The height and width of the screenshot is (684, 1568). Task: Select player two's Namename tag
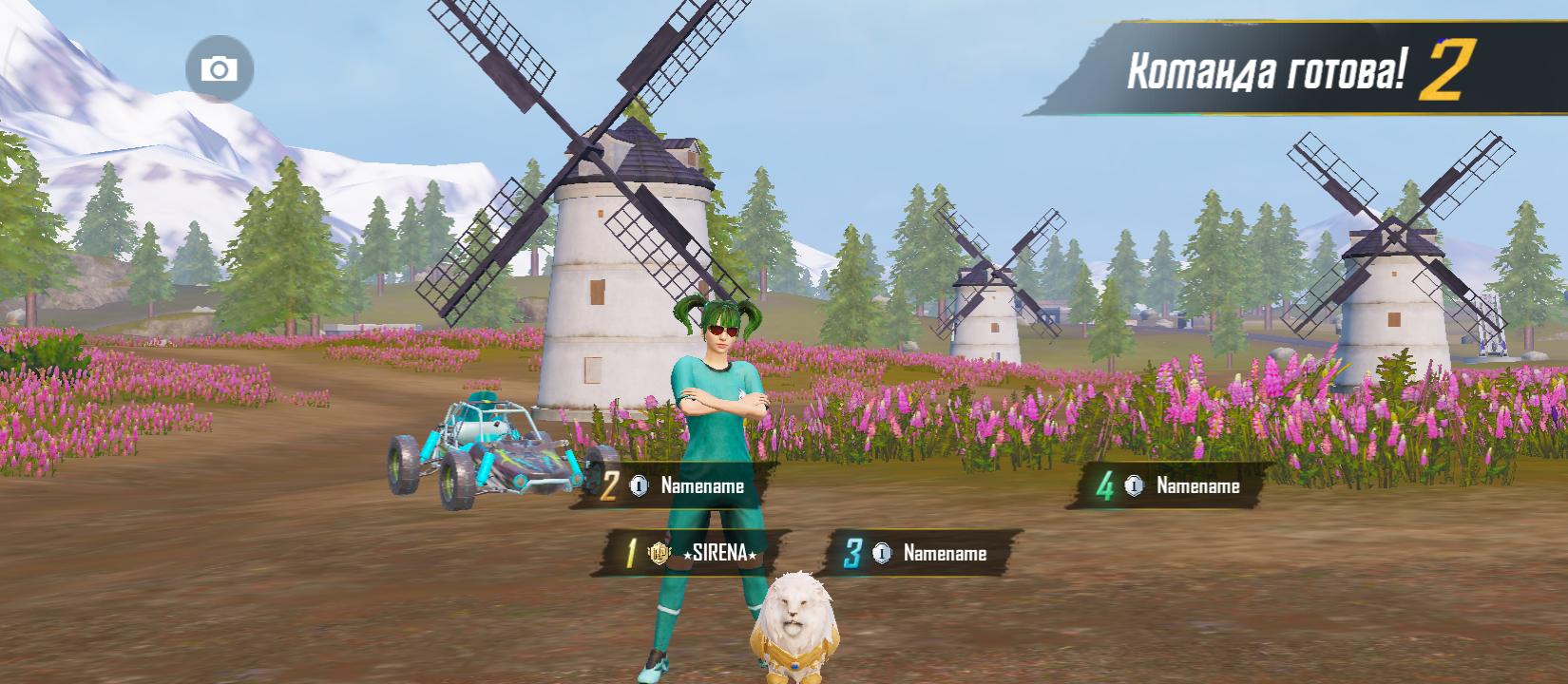pyautogui.click(x=679, y=486)
